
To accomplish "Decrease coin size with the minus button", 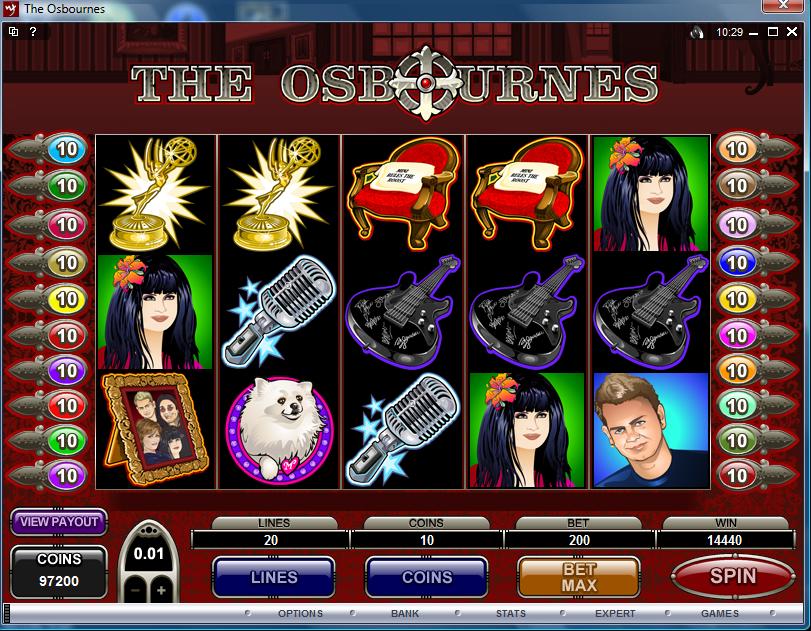I will [x=135, y=590].
